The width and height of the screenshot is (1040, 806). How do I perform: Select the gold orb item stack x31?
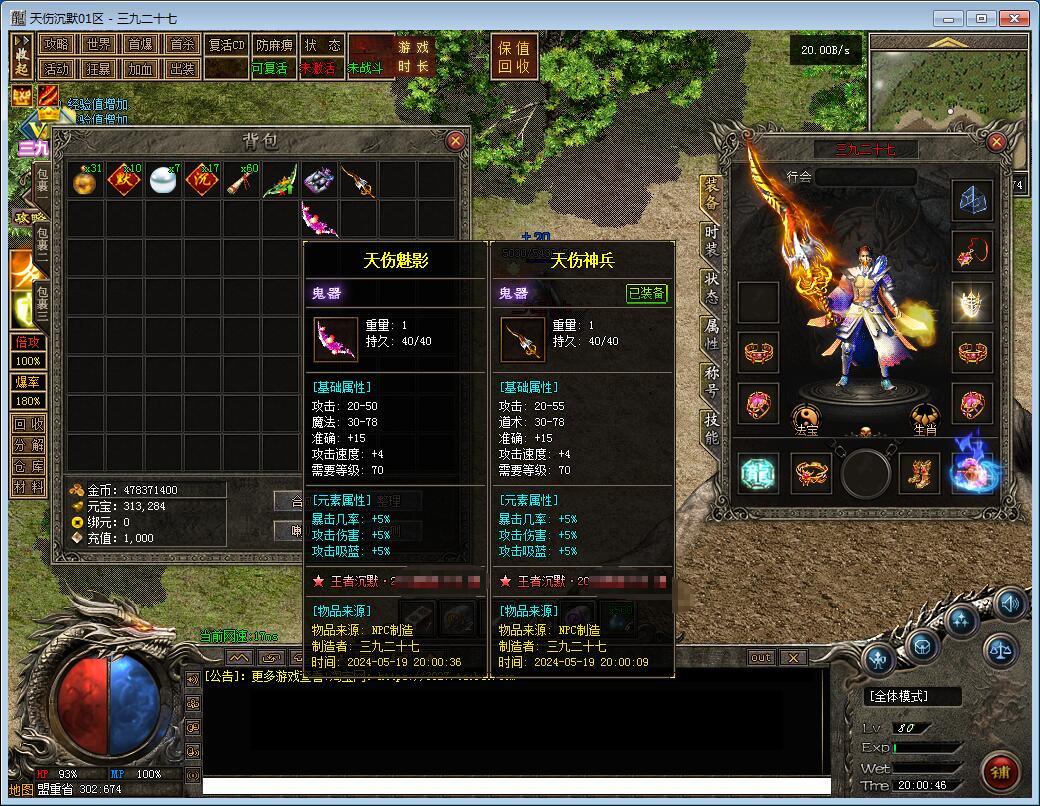[x=86, y=180]
